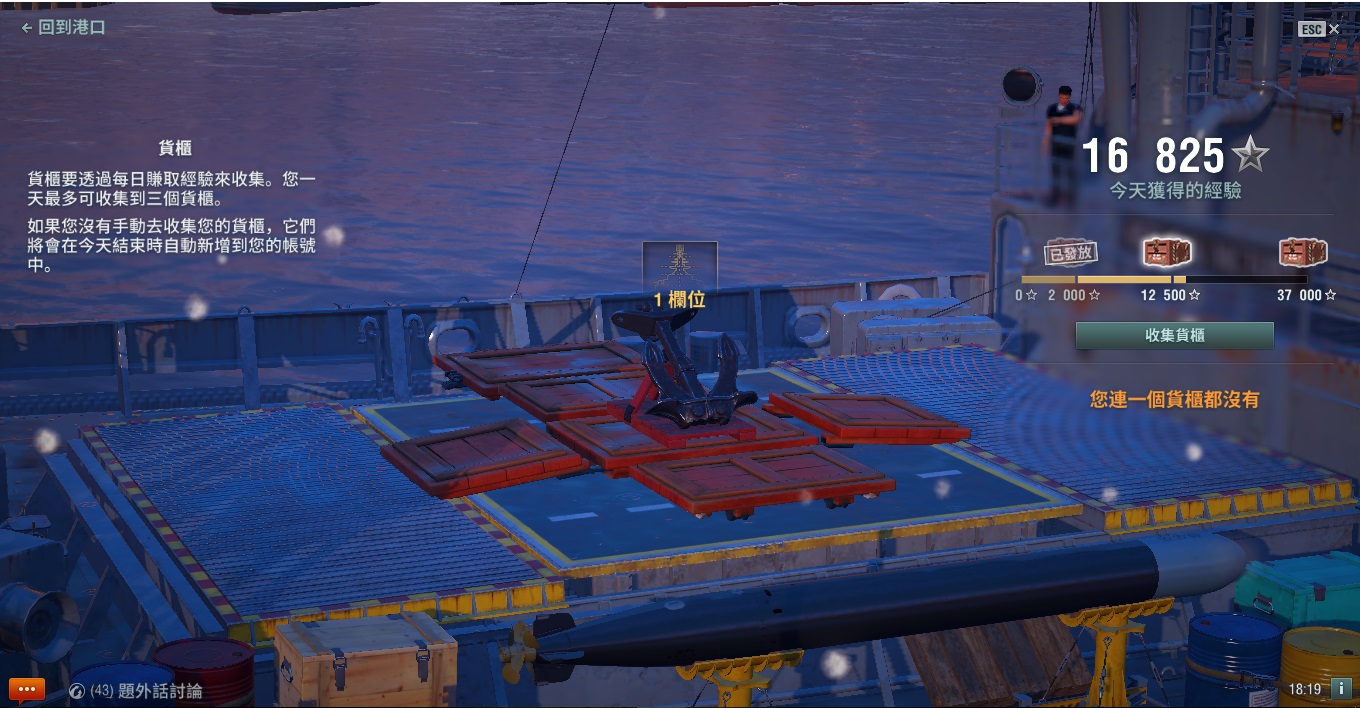Collect containers with 收集貨櫃 button
This screenshot has width=1360, height=708.
pos(1174,336)
